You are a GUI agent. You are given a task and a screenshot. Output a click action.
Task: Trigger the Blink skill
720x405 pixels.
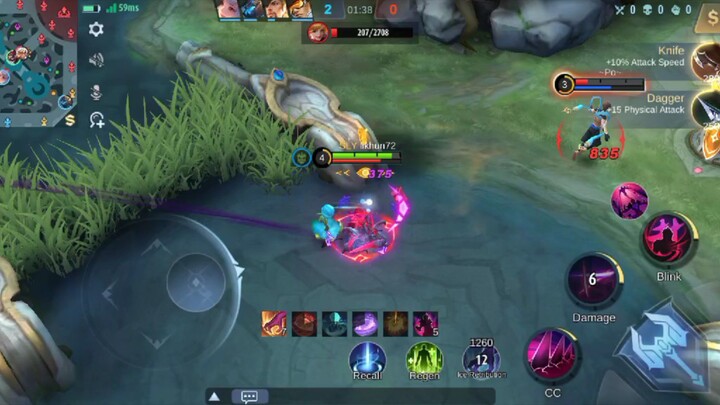tap(668, 240)
